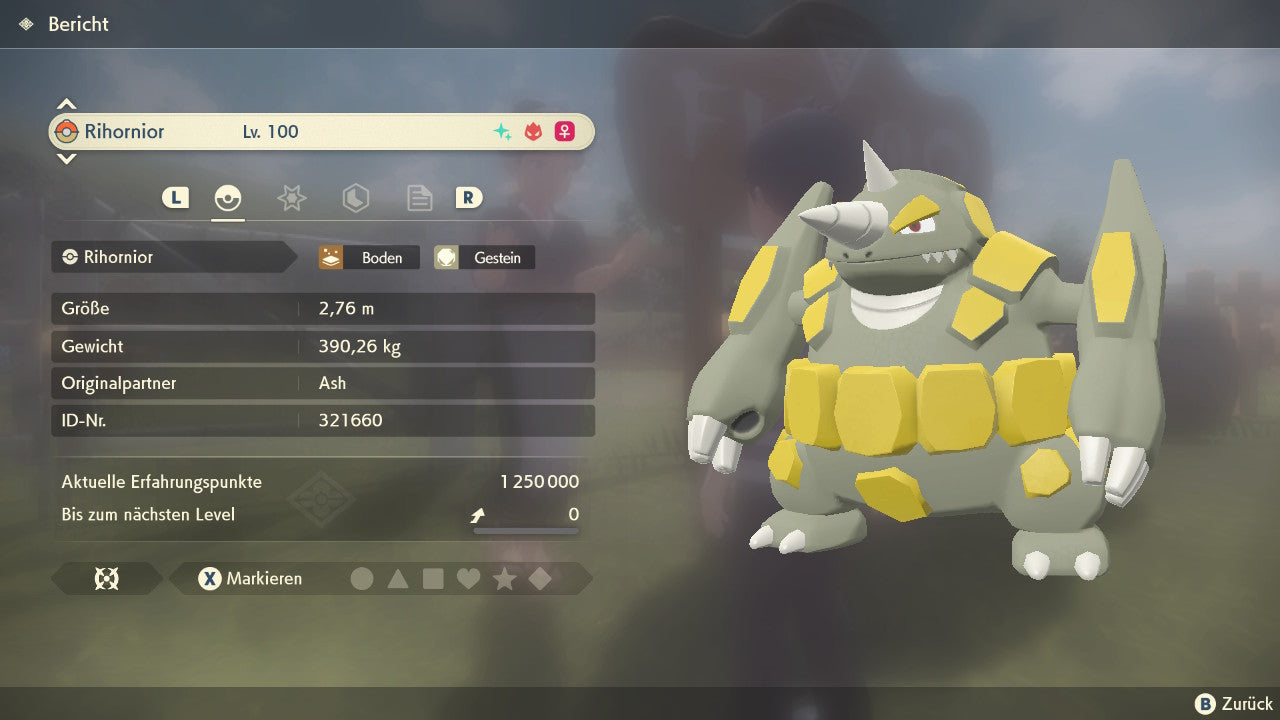This screenshot has height=720, width=1280.
Task: Open the star-shaped stats tab
Action: [291, 198]
